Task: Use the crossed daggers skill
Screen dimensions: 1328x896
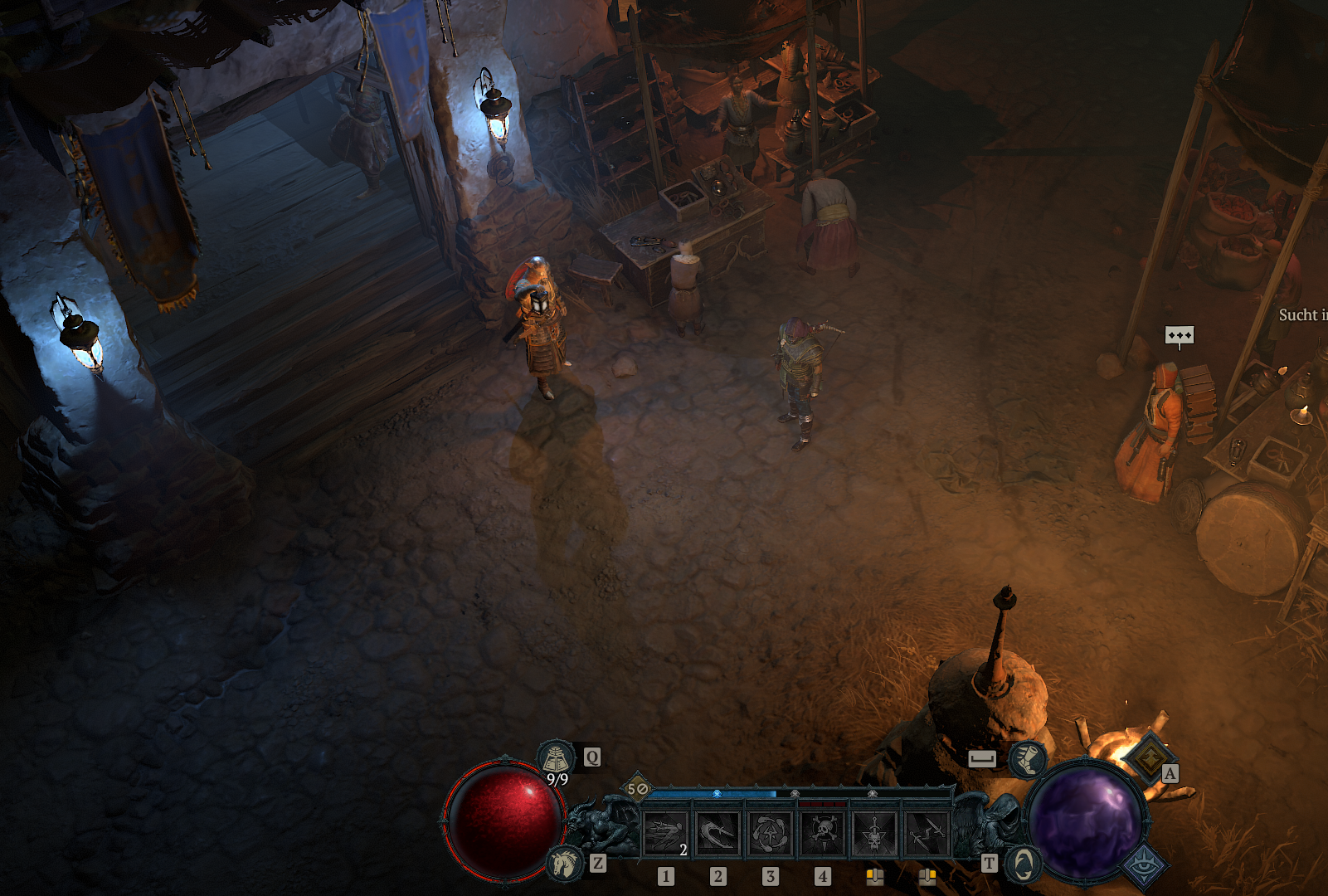Action: [x=927, y=832]
